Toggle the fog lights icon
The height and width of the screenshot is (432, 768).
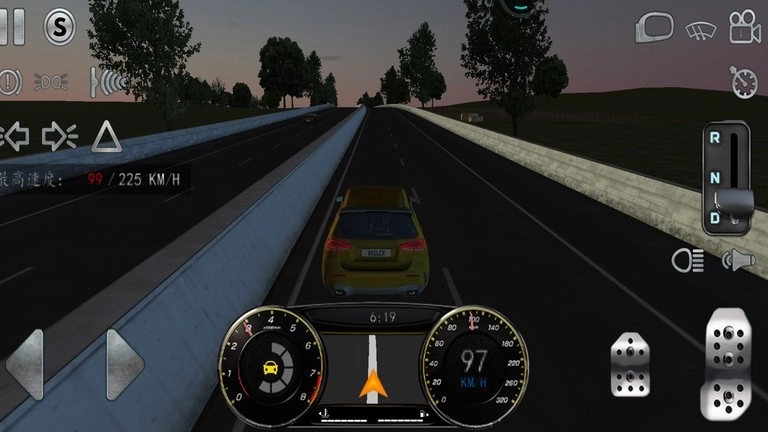pyautogui.click(x=52, y=80)
